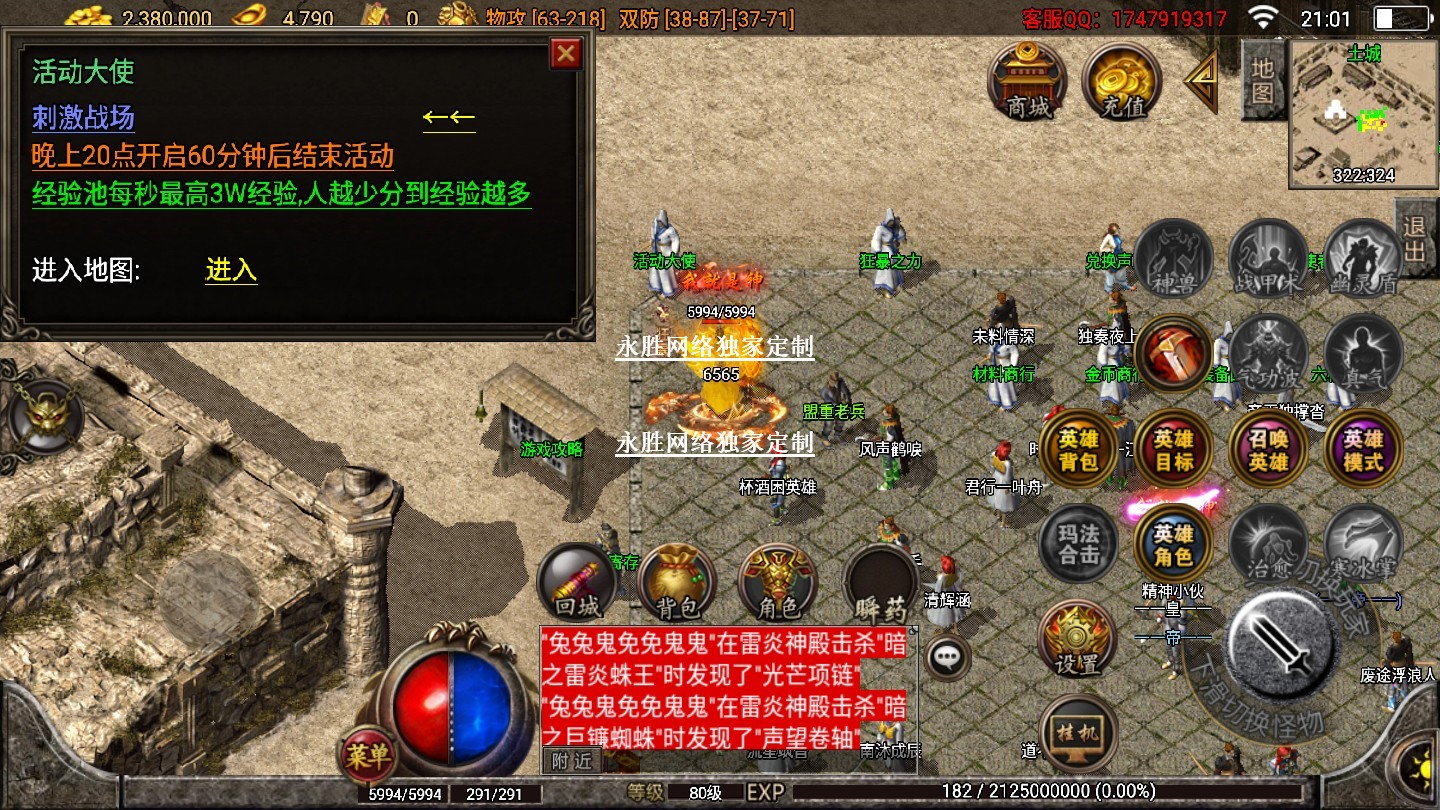Open the 设置 settings

coord(1077,638)
